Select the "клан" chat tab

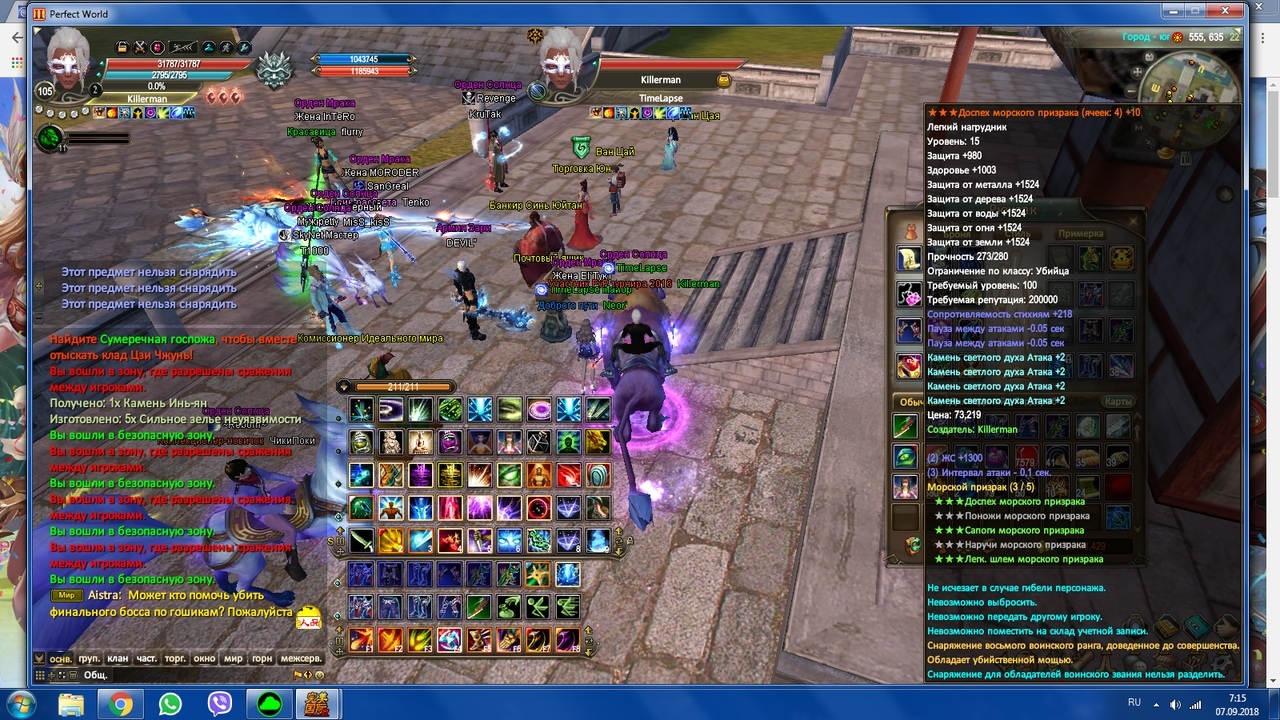118,659
